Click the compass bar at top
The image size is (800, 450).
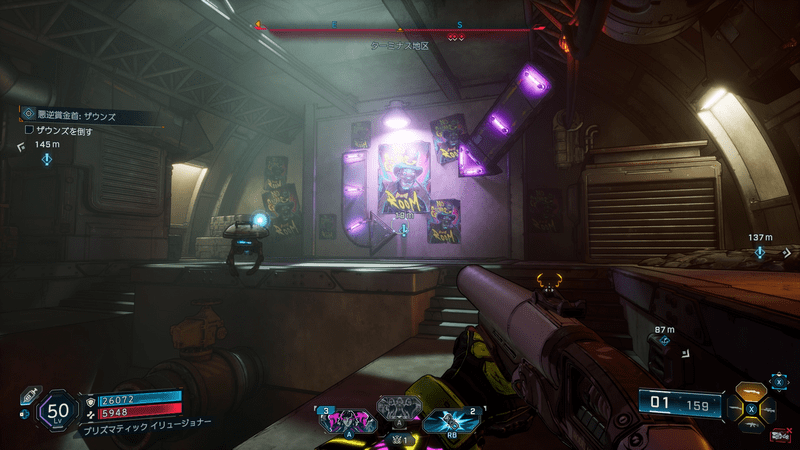click(x=400, y=29)
